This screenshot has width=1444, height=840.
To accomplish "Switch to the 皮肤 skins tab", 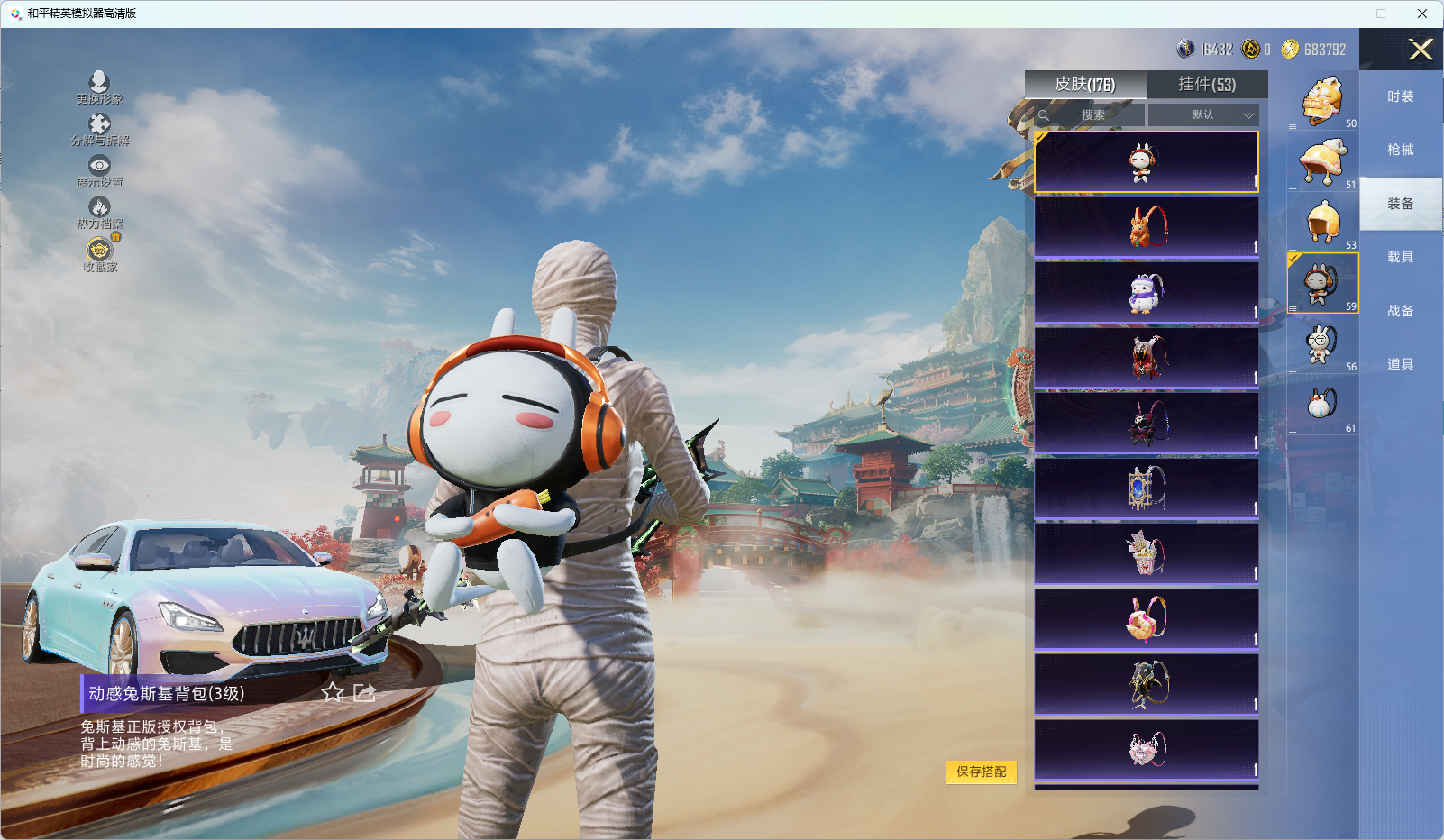I will click(1085, 85).
